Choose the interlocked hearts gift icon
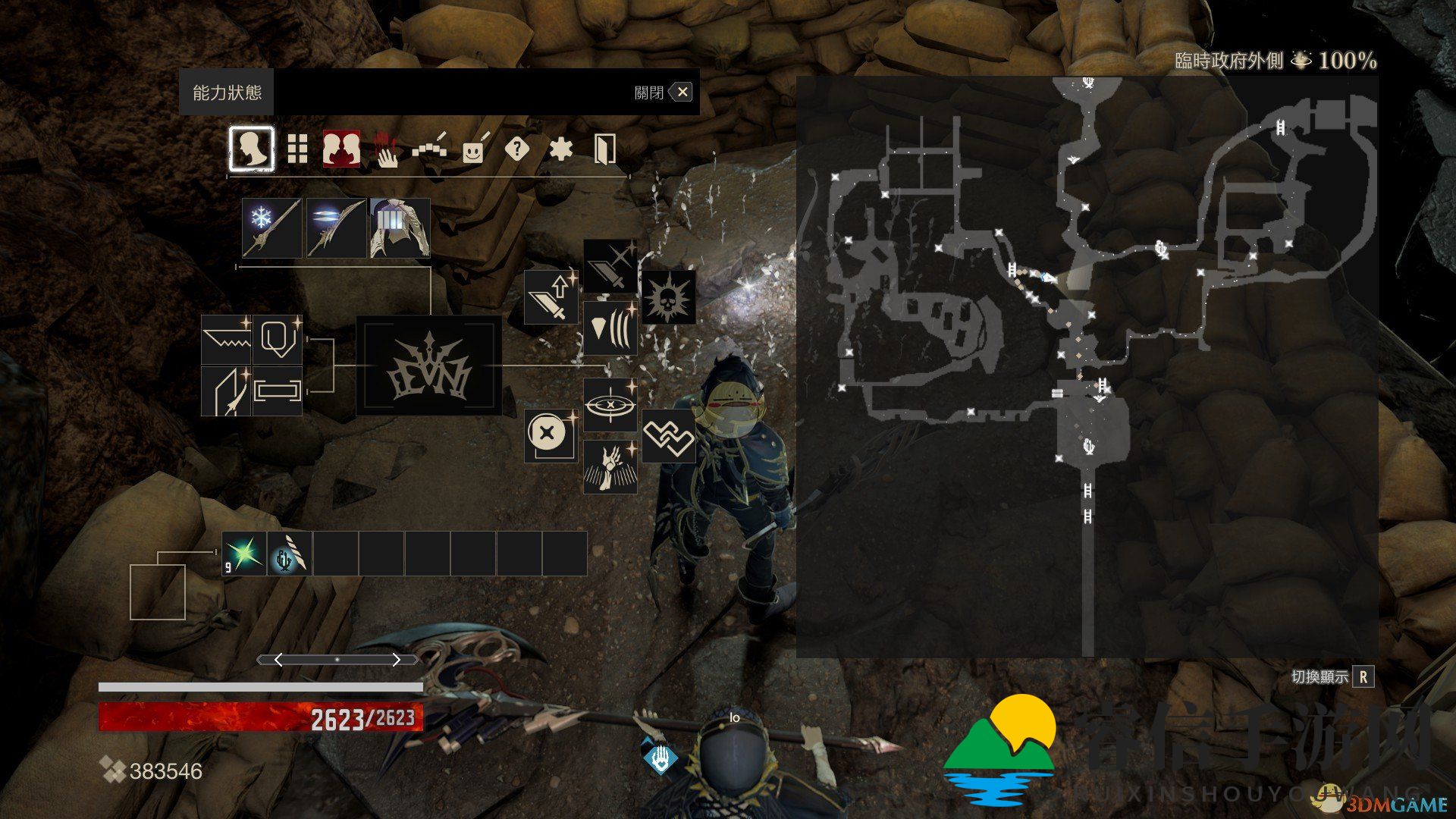This screenshot has width=1456, height=819. click(668, 436)
